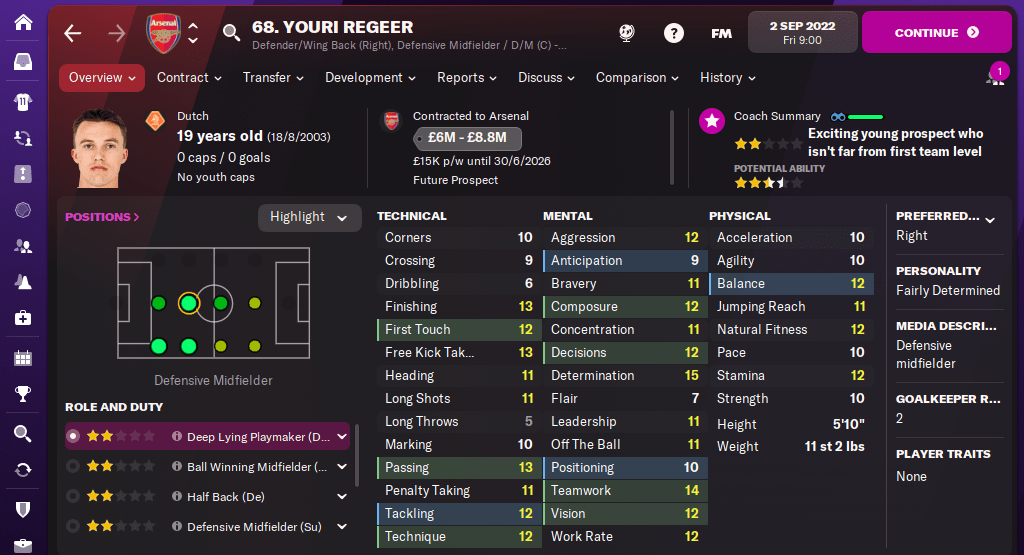Screen dimensions: 1024x555
Task: Open the Contract menu tab
Action: tap(189, 78)
